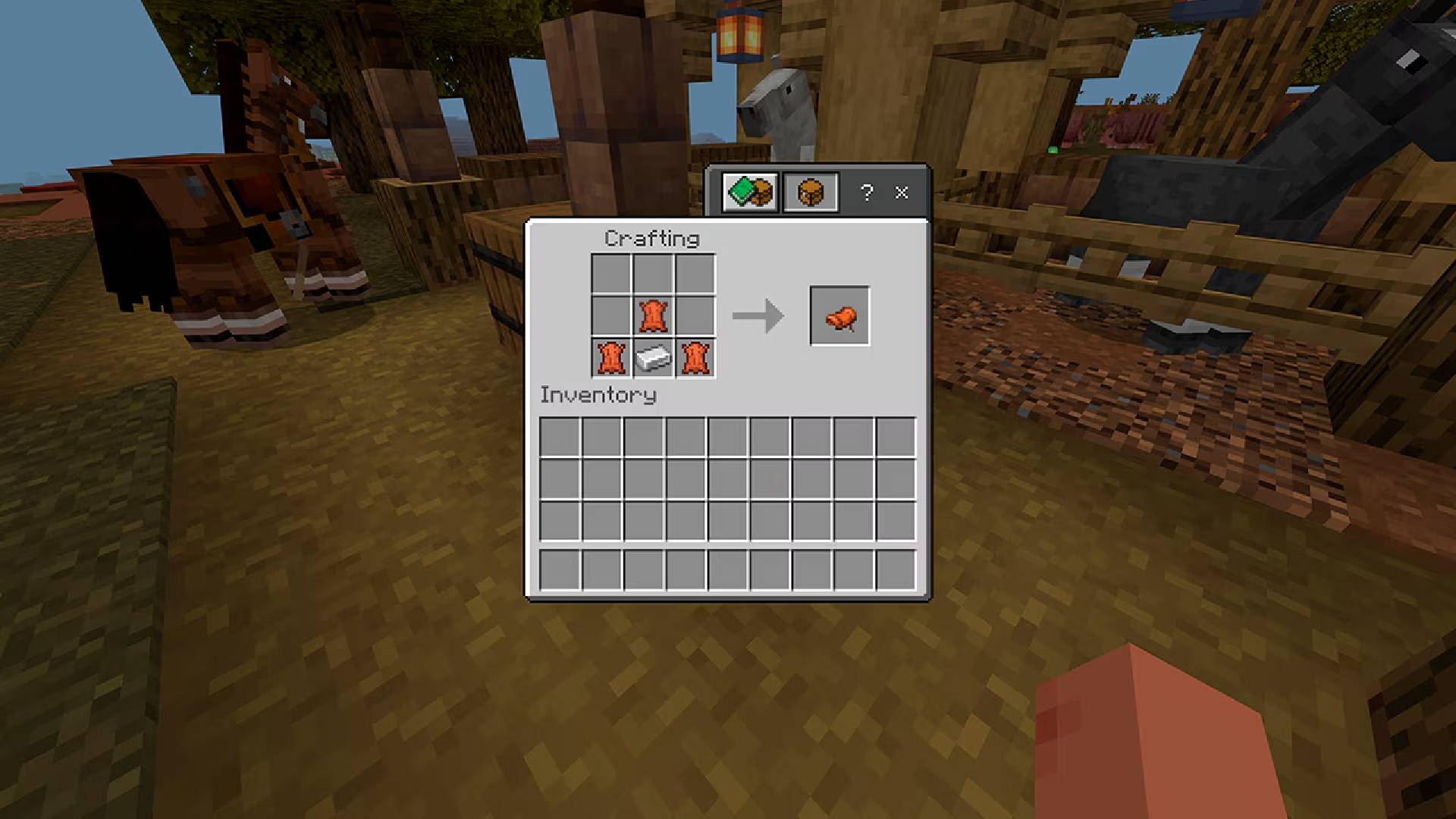Select the second crafting category tab icon
The height and width of the screenshot is (819, 1456).
click(809, 193)
